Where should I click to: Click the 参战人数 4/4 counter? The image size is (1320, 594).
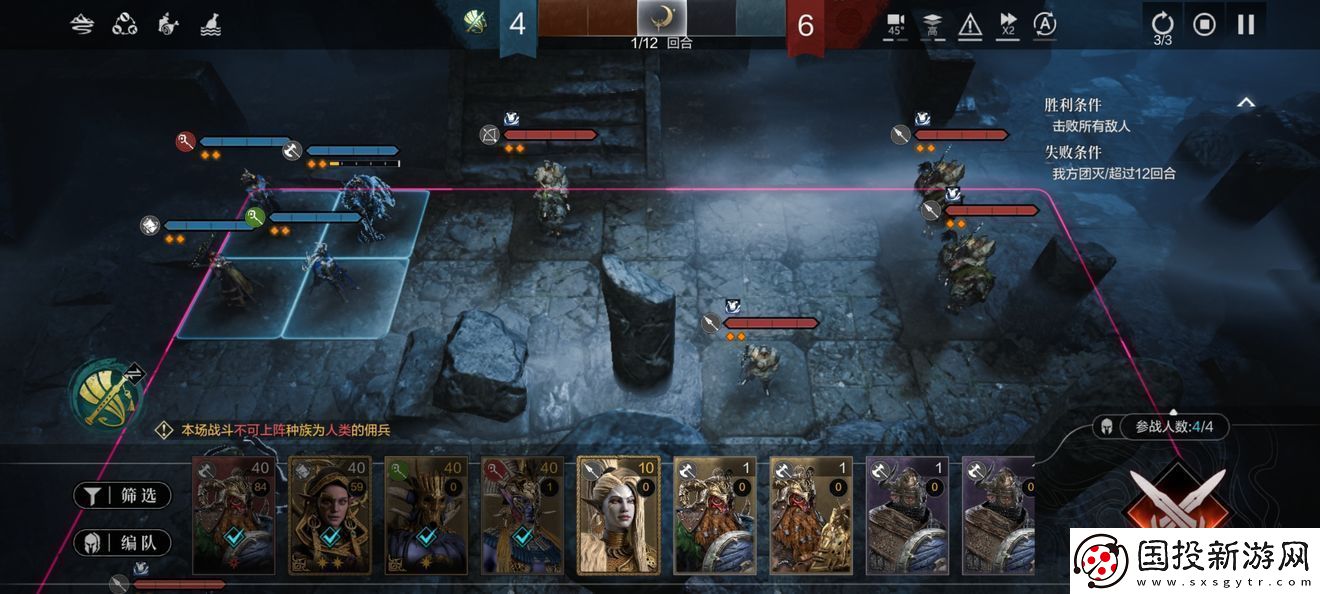[x=1174, y=427]
